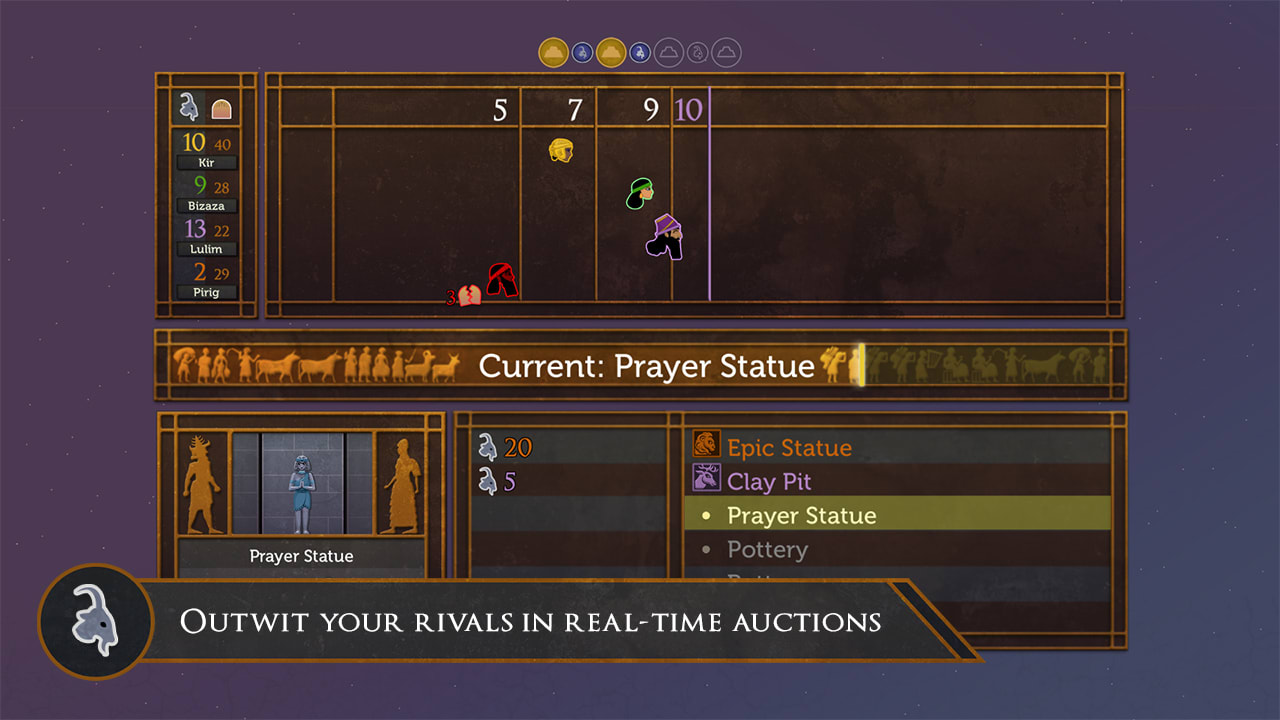Image resolution: width=1280 pixels, height=720 pixels.
Task: Click the goat icon atop the score panel
Action: (188, 106)
